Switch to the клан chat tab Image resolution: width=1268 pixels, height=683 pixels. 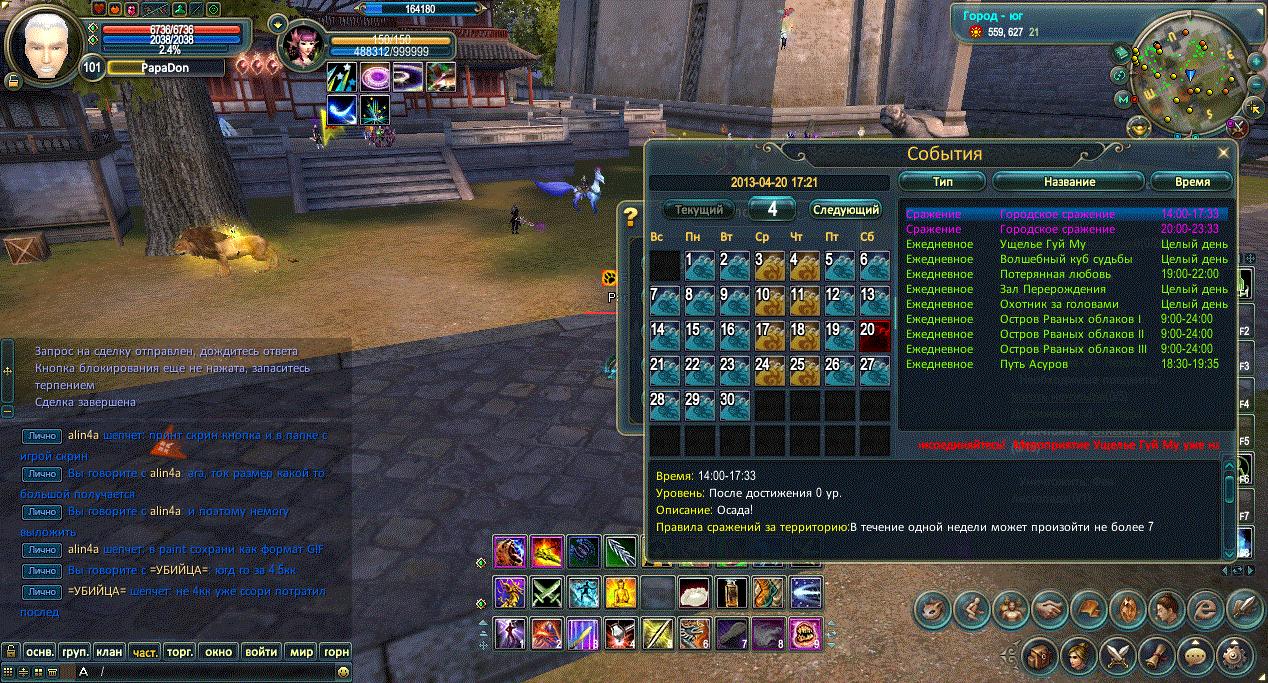coord(110,651)
